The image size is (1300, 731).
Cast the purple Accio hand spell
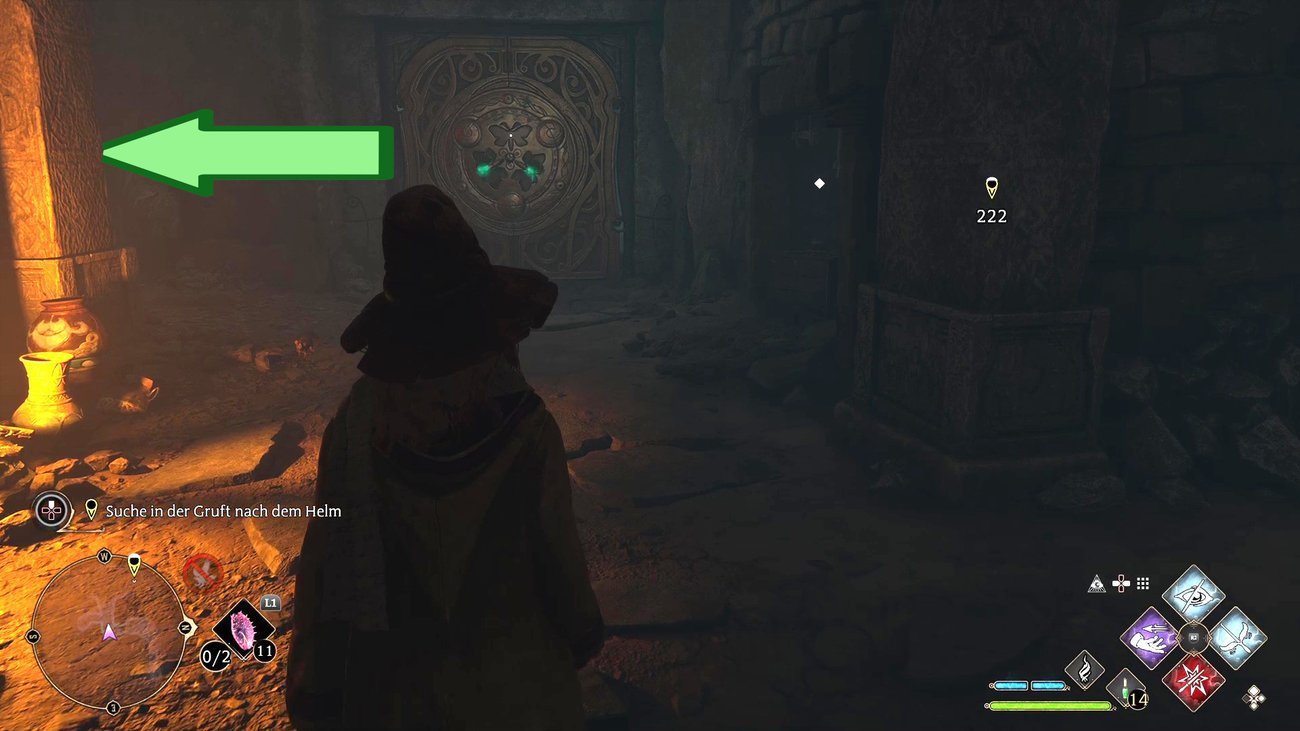pos(1152,638)
